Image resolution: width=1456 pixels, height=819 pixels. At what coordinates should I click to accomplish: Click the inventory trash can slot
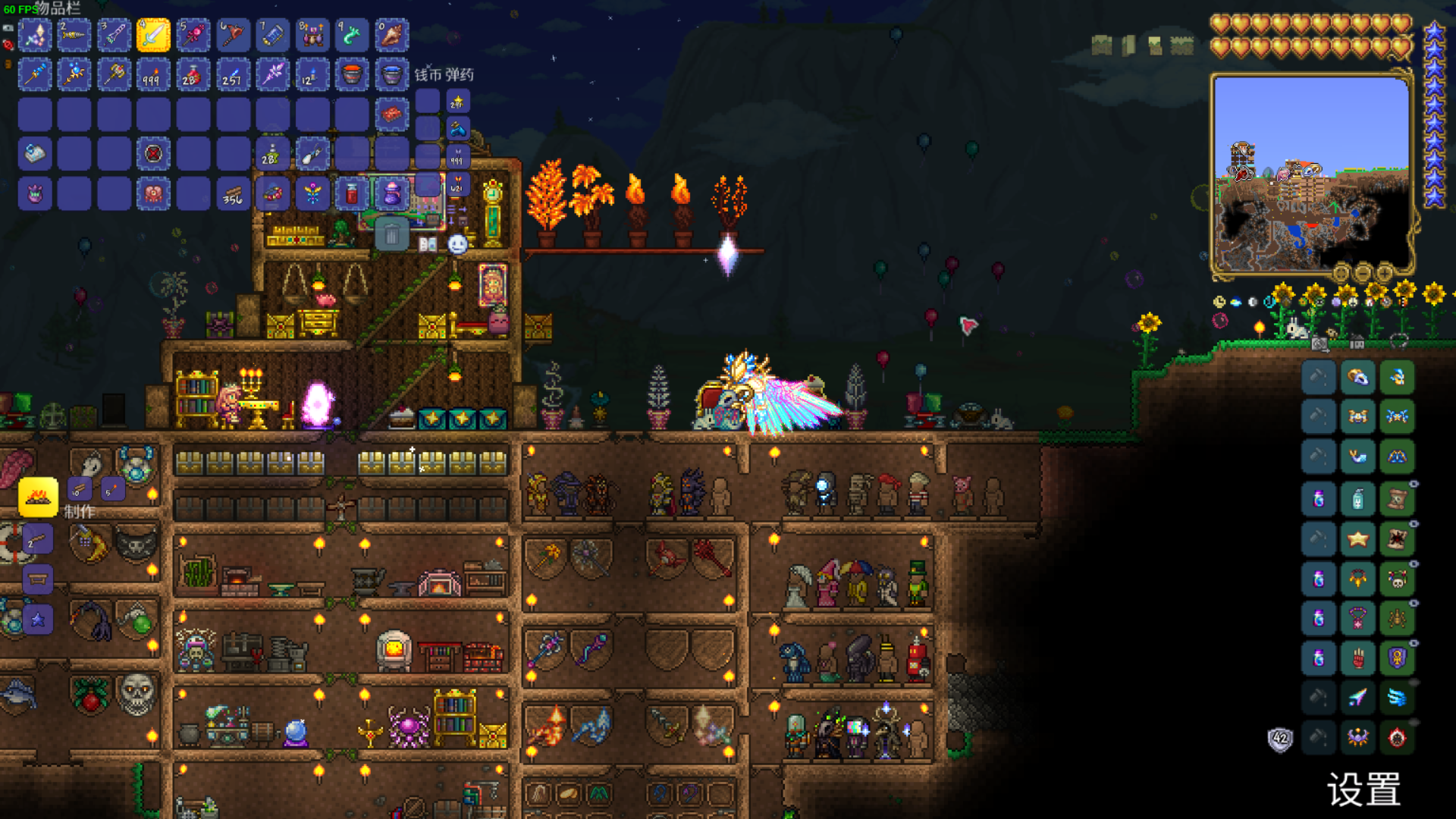pyautogui.click(x=392, y=235)
